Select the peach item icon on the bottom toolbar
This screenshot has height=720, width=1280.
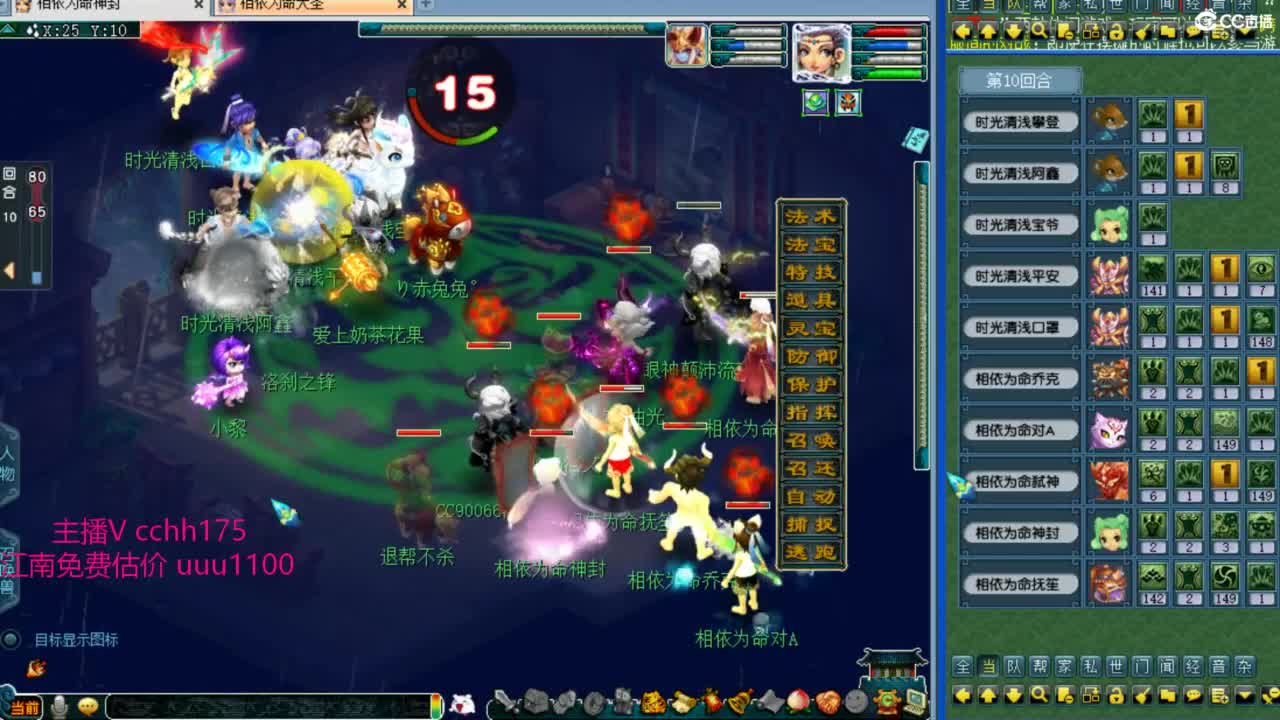pyautogui.click(x=798, y=702)
